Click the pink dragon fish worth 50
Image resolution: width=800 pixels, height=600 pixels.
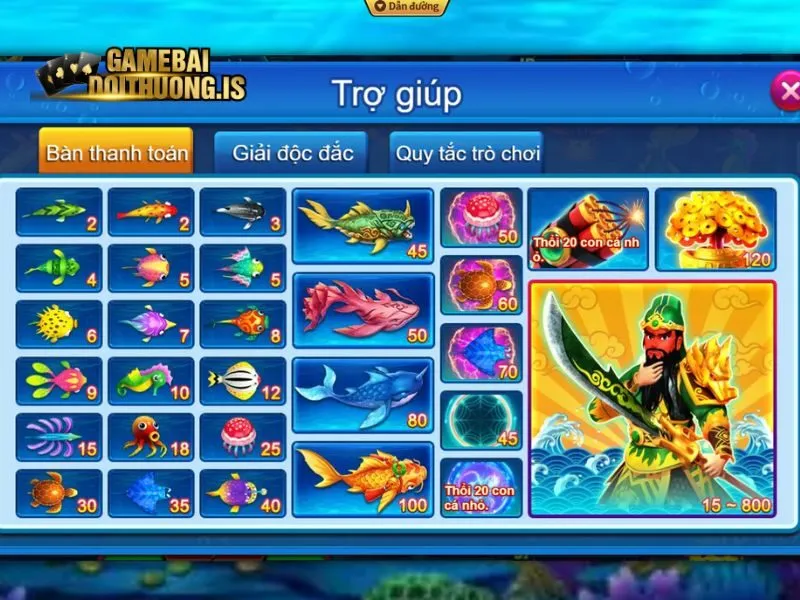[x=363, y=309]
